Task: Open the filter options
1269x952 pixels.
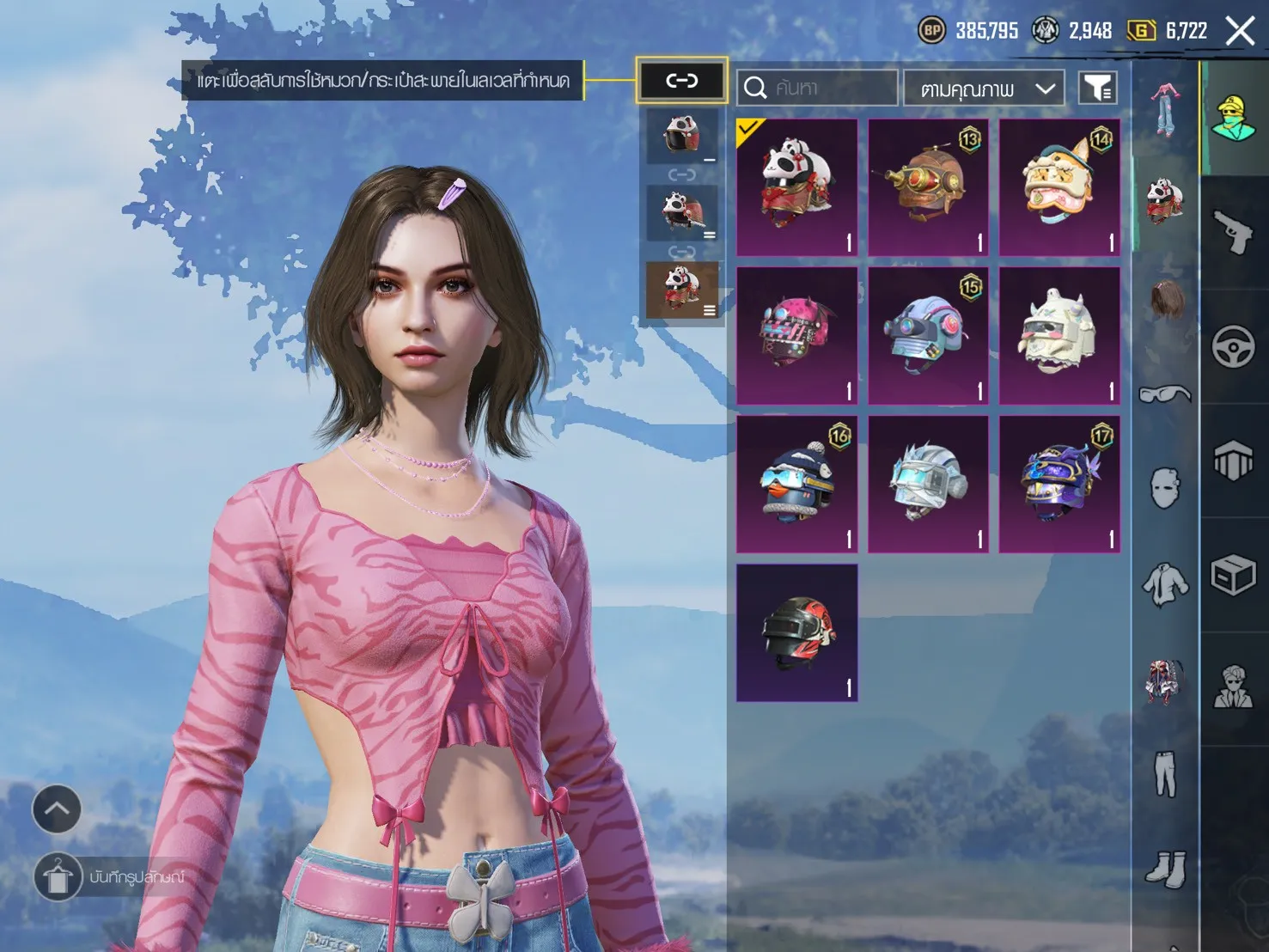Action: coord(1097,88)
